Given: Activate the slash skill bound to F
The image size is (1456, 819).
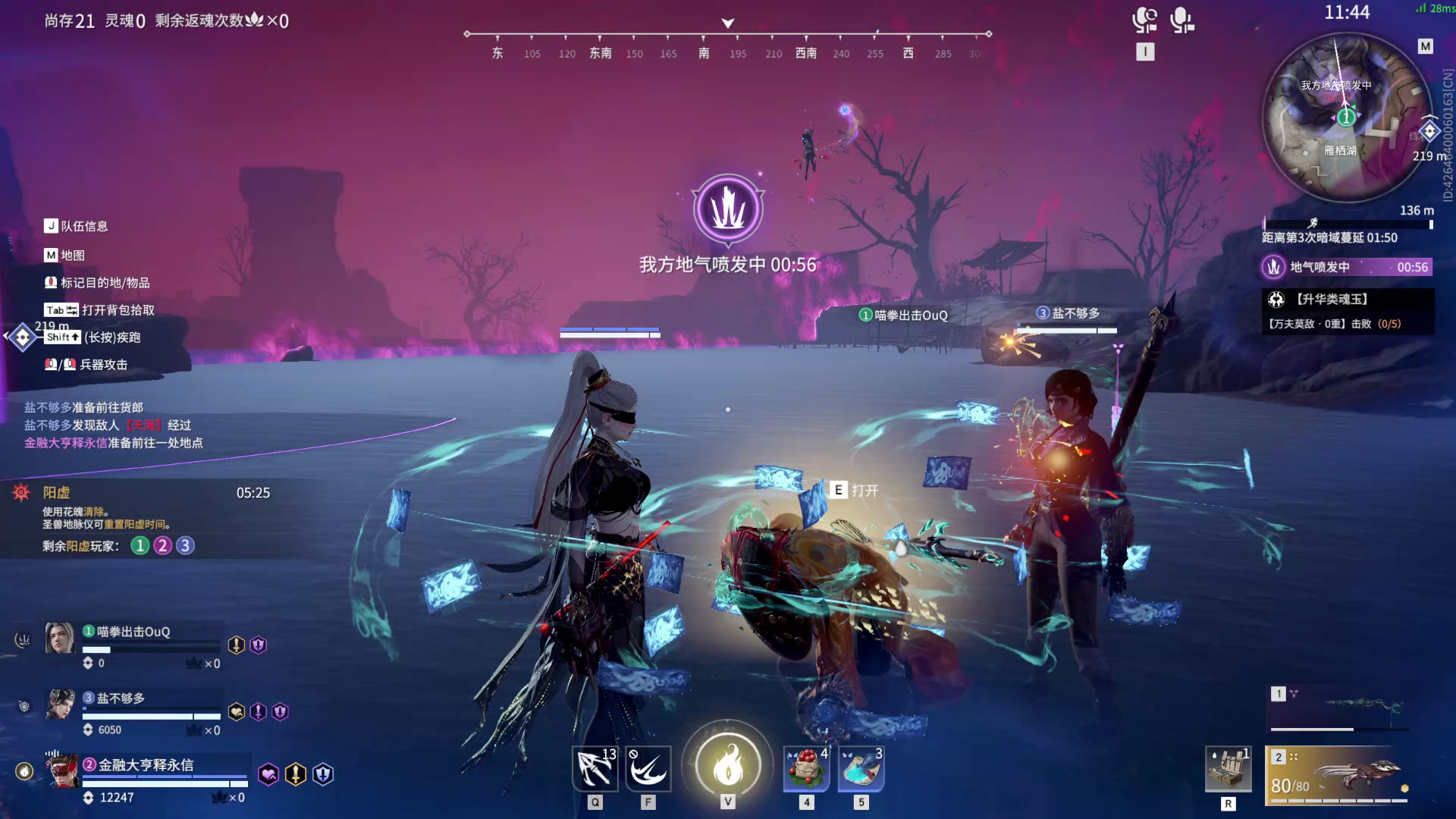Looking at the screenshot, I should [650, 767].
